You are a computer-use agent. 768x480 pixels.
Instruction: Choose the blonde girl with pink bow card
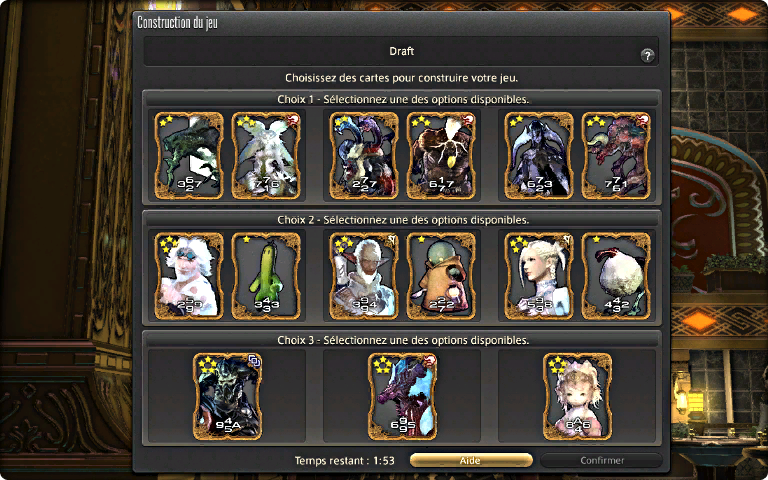click(577, 397)
